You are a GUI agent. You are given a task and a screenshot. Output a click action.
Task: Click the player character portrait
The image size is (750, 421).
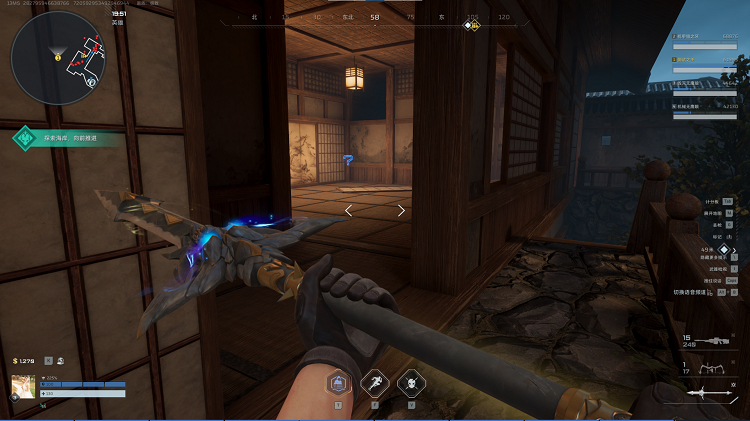[x=23, y=387]
